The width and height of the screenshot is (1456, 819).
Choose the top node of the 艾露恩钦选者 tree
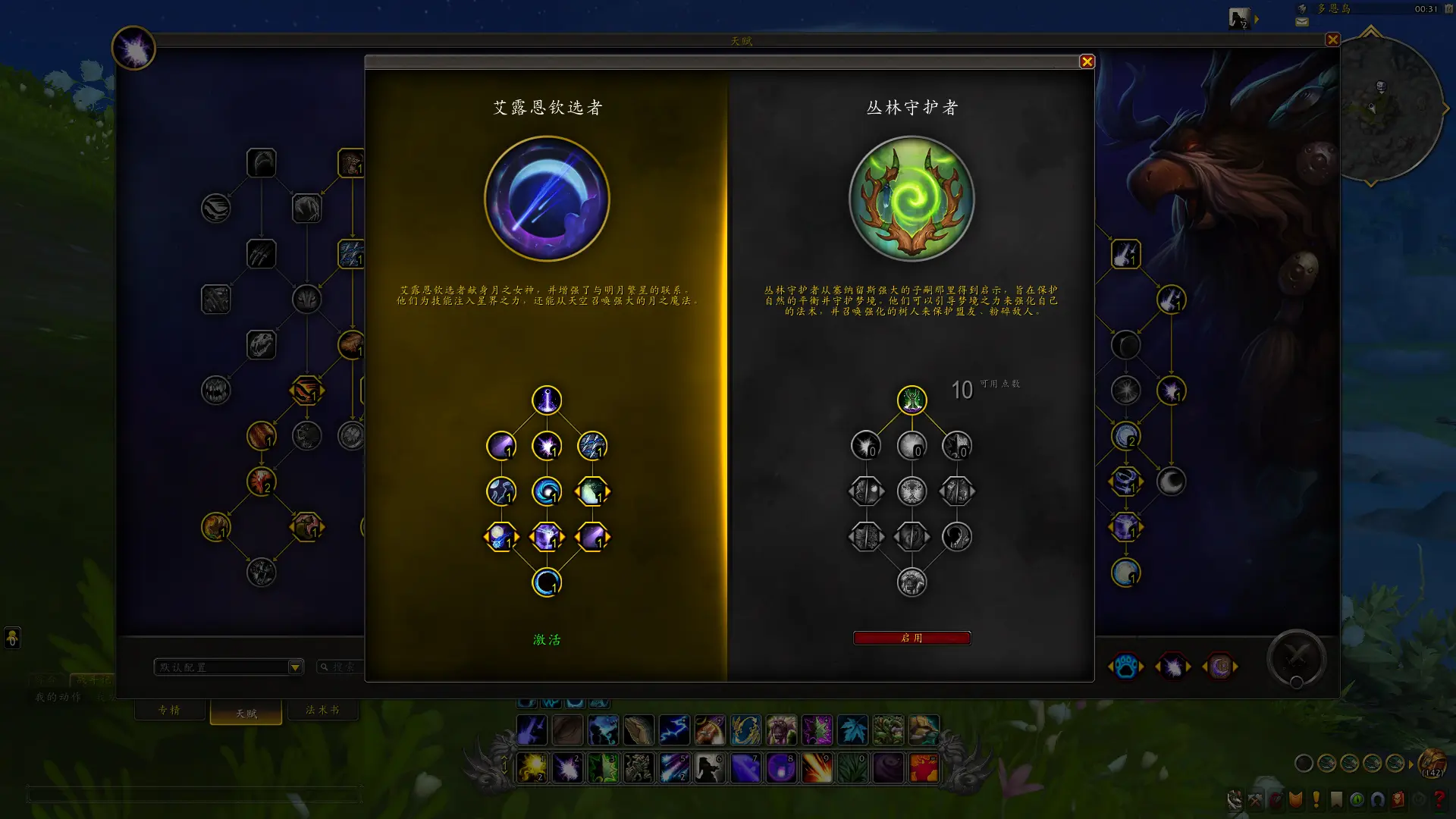547,400
